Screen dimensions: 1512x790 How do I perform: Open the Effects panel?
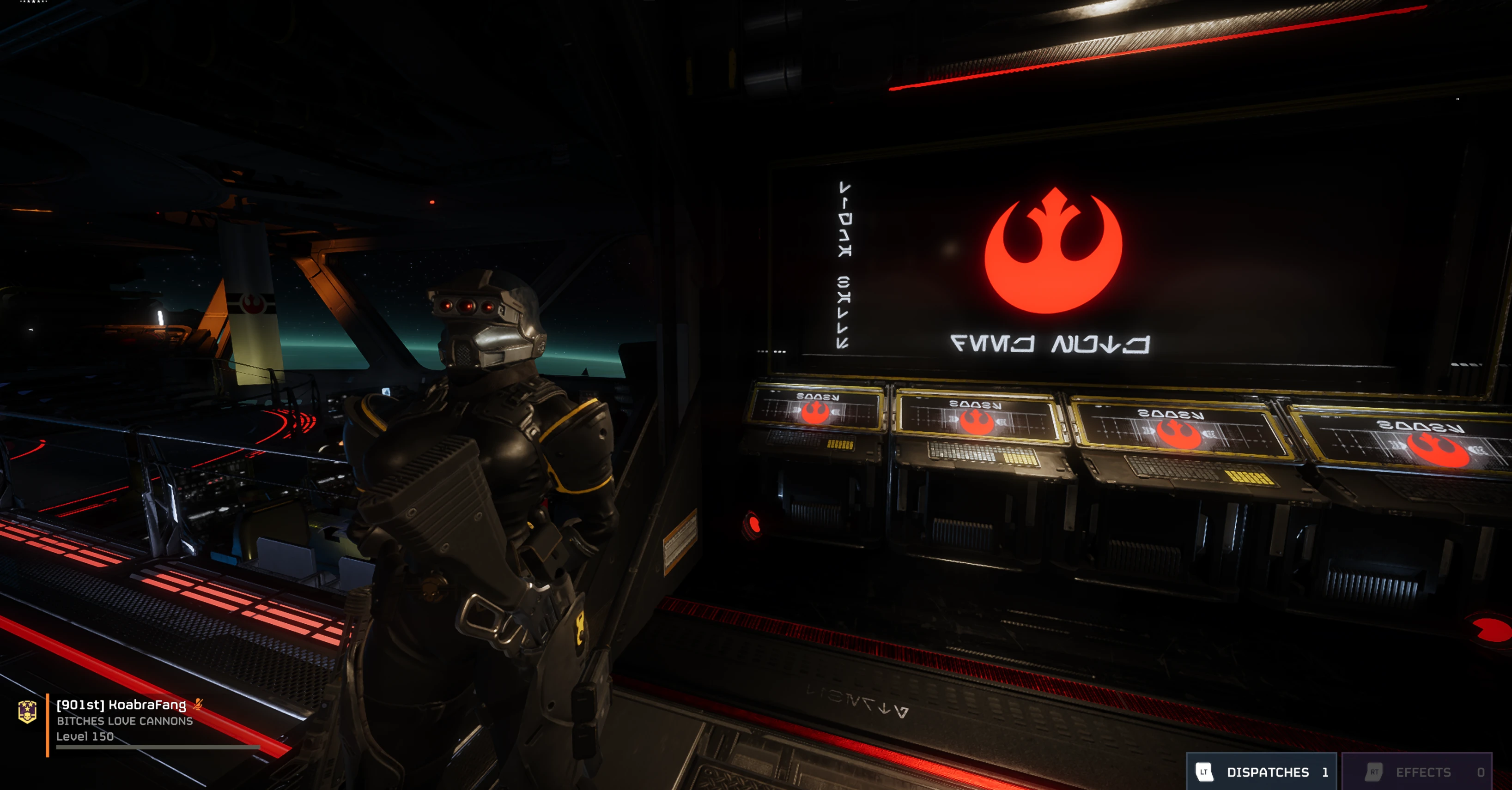tap(1416, 772)
